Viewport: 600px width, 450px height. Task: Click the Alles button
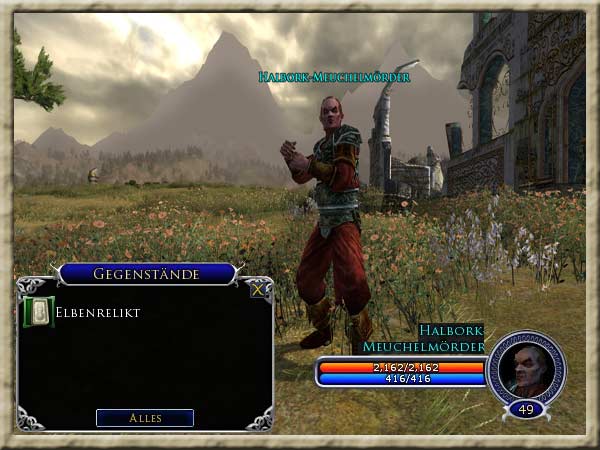[145, 418]
